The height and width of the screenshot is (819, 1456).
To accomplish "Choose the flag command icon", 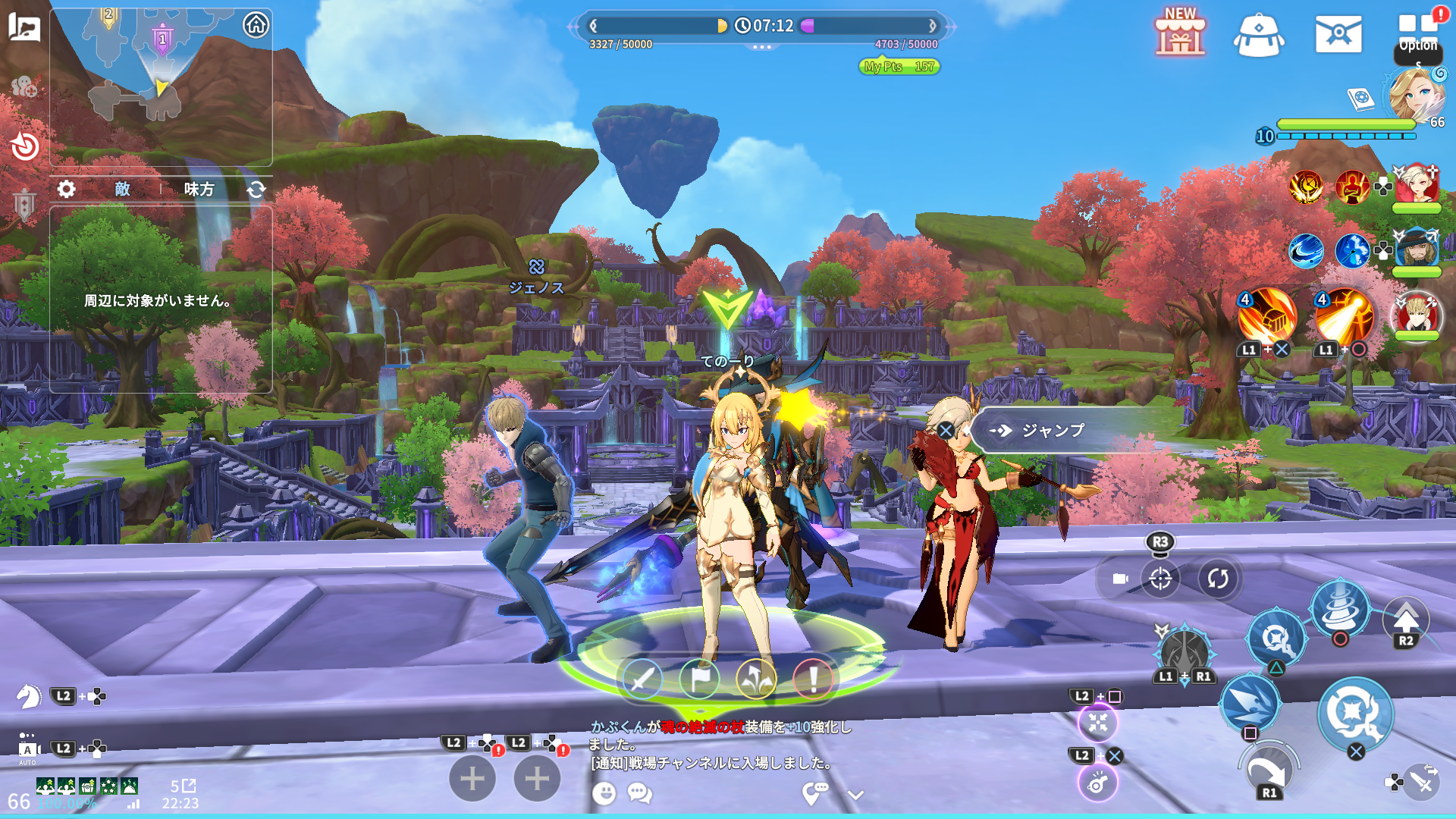I will 699,679.
